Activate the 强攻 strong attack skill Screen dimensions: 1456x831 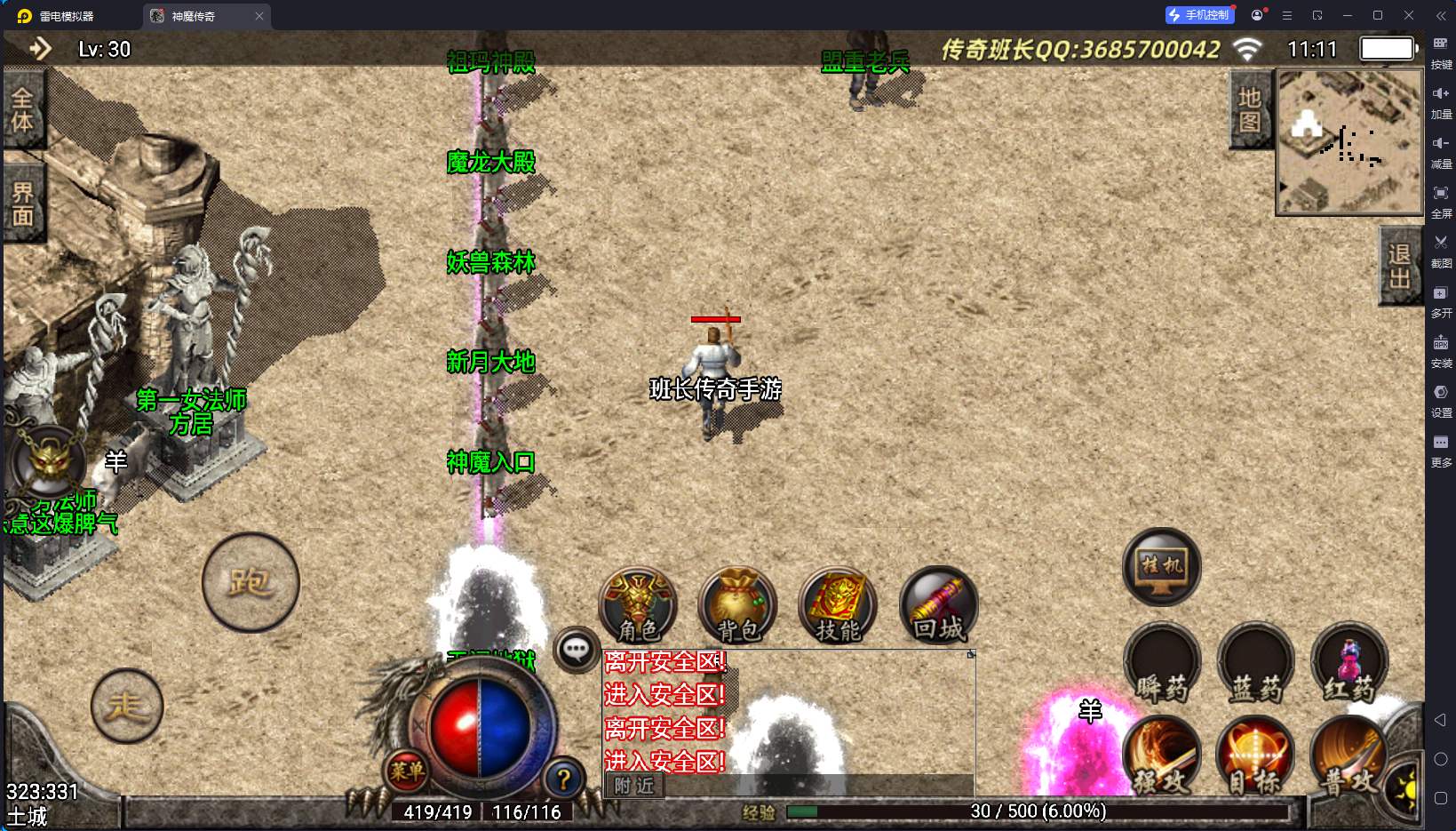pos(1162,757)
